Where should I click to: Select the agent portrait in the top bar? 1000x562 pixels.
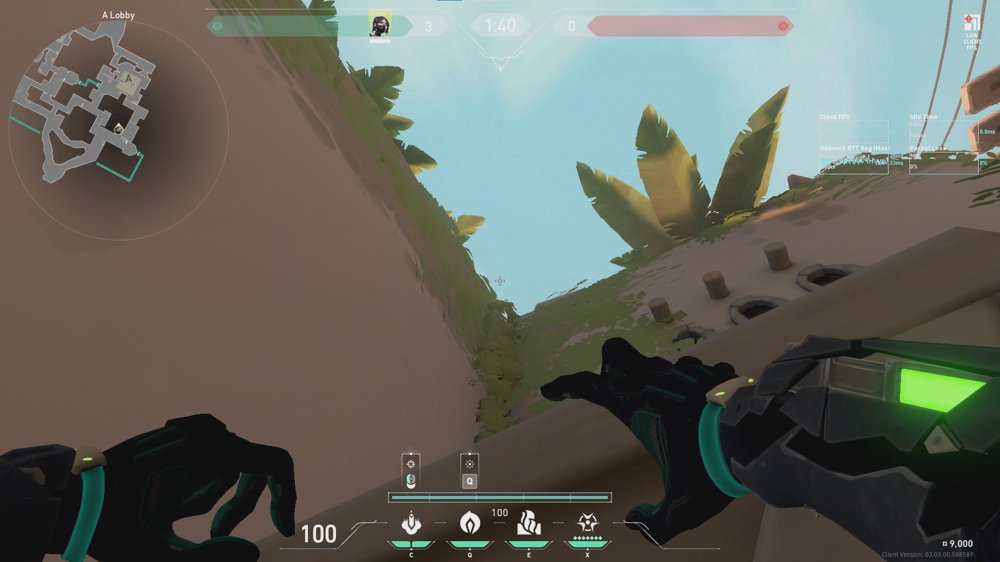tap(379, 26)
